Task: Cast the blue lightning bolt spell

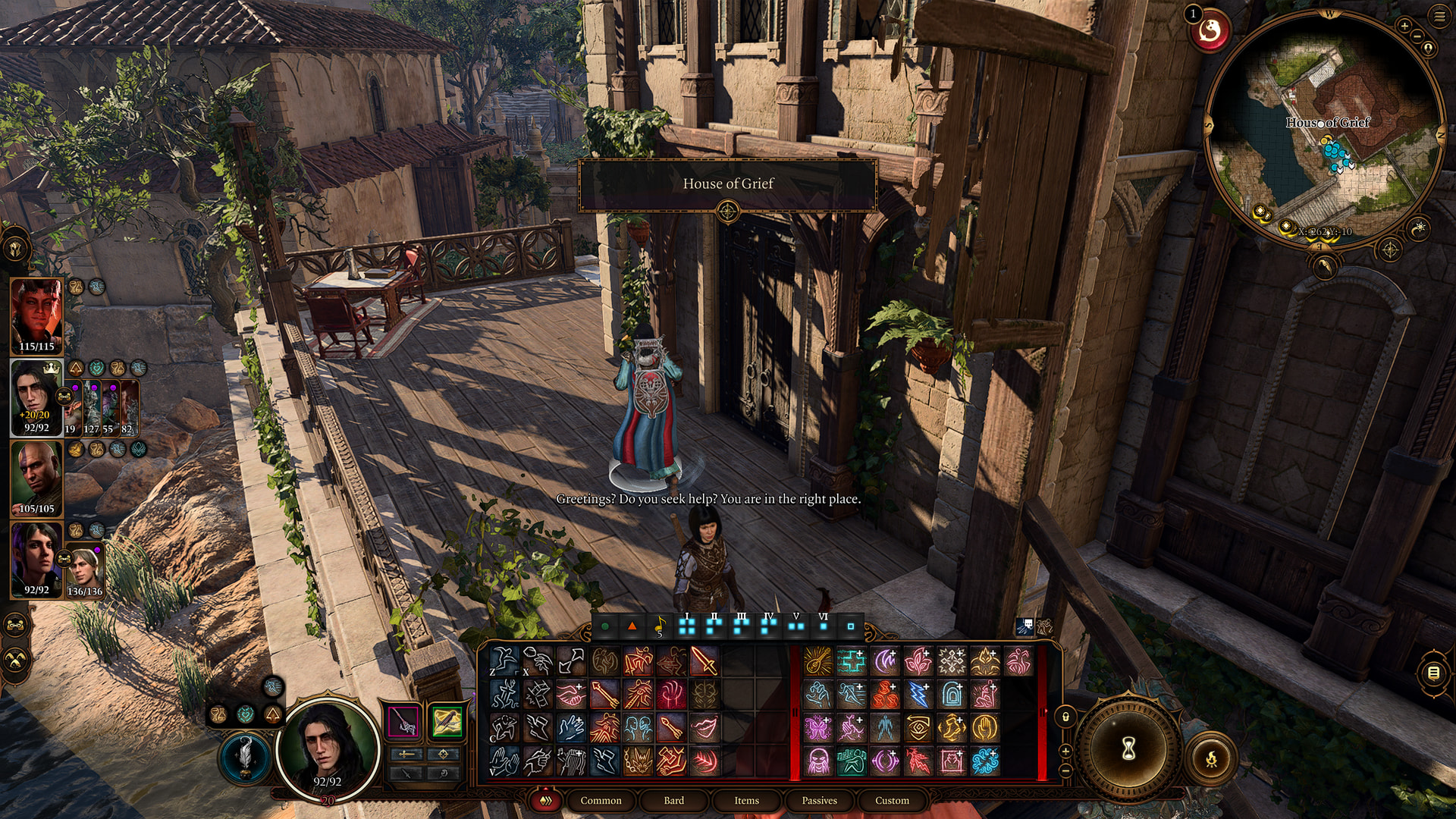Action: point(918,694)
